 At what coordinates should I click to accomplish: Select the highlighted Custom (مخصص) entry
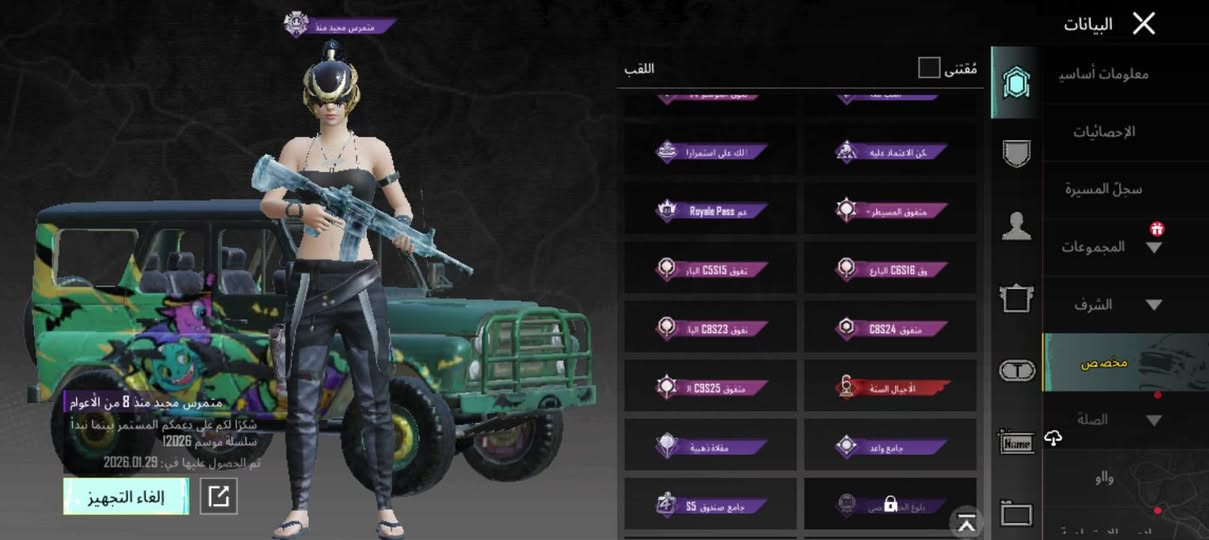point(1103,362)
